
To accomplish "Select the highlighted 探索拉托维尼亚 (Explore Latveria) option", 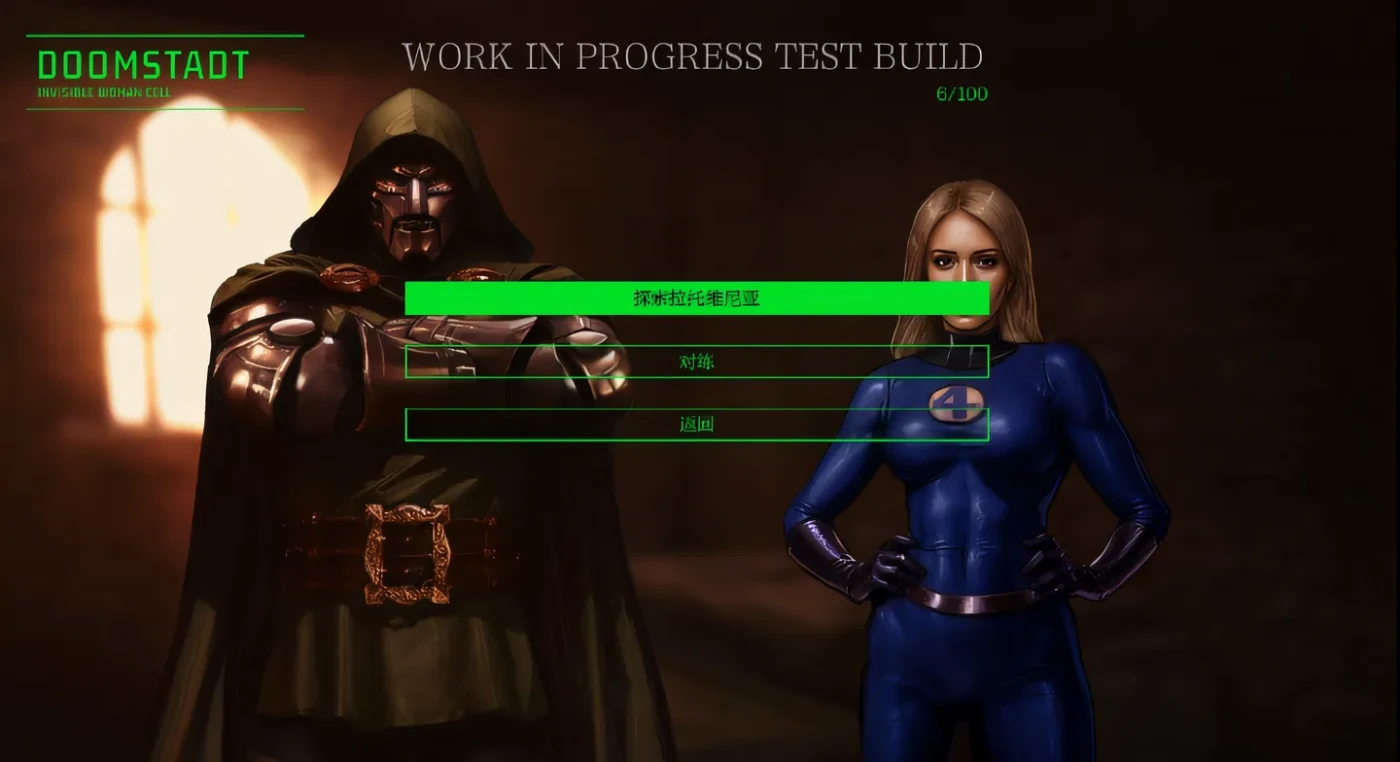I will pos(697,298).
